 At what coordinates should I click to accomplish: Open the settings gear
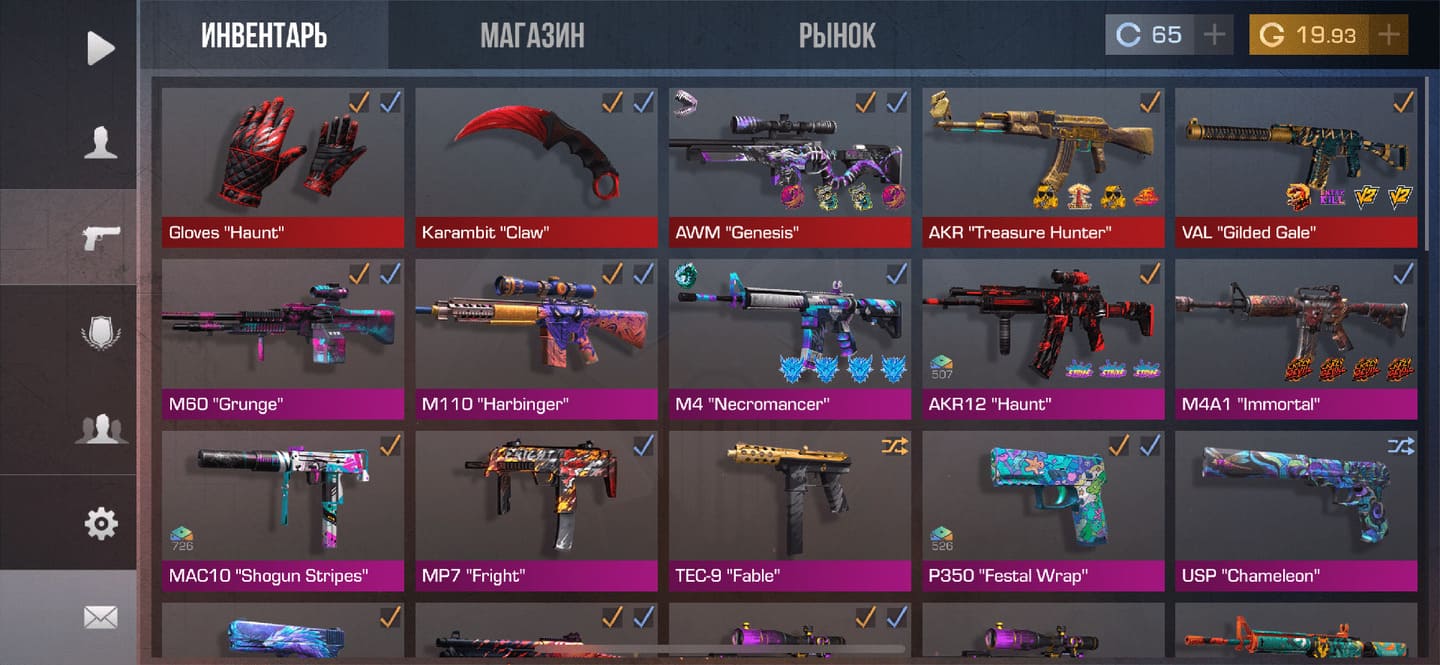(x=100, y=523)
